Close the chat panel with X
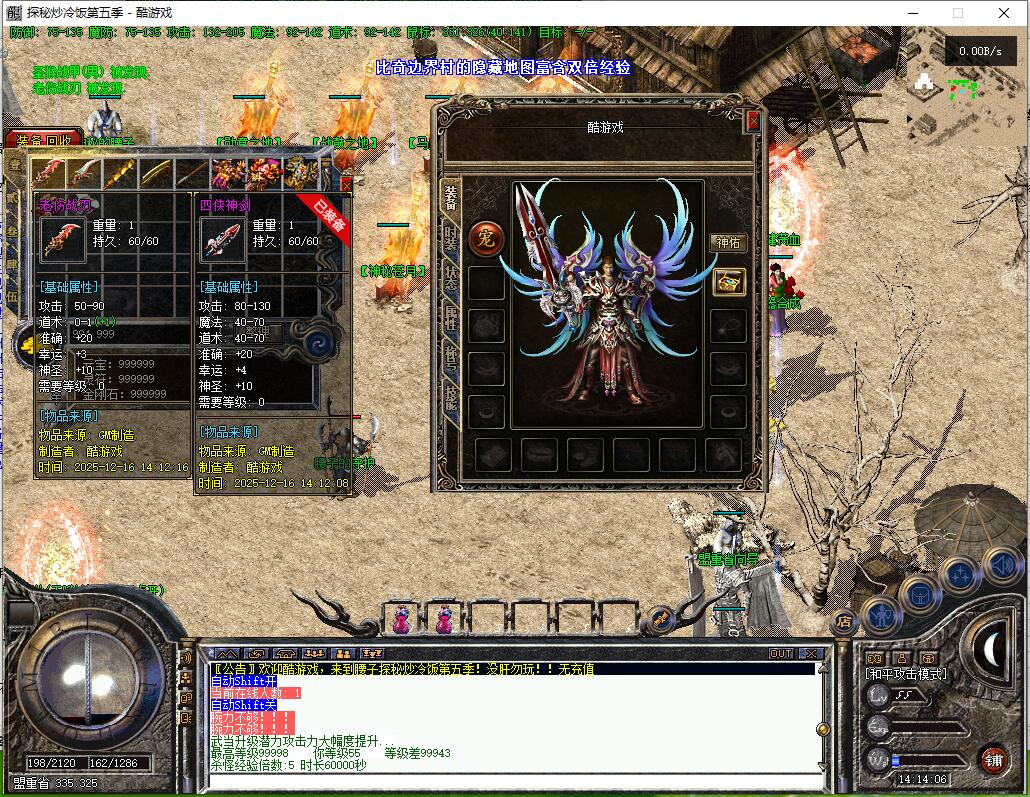 [x=811, y=653]
